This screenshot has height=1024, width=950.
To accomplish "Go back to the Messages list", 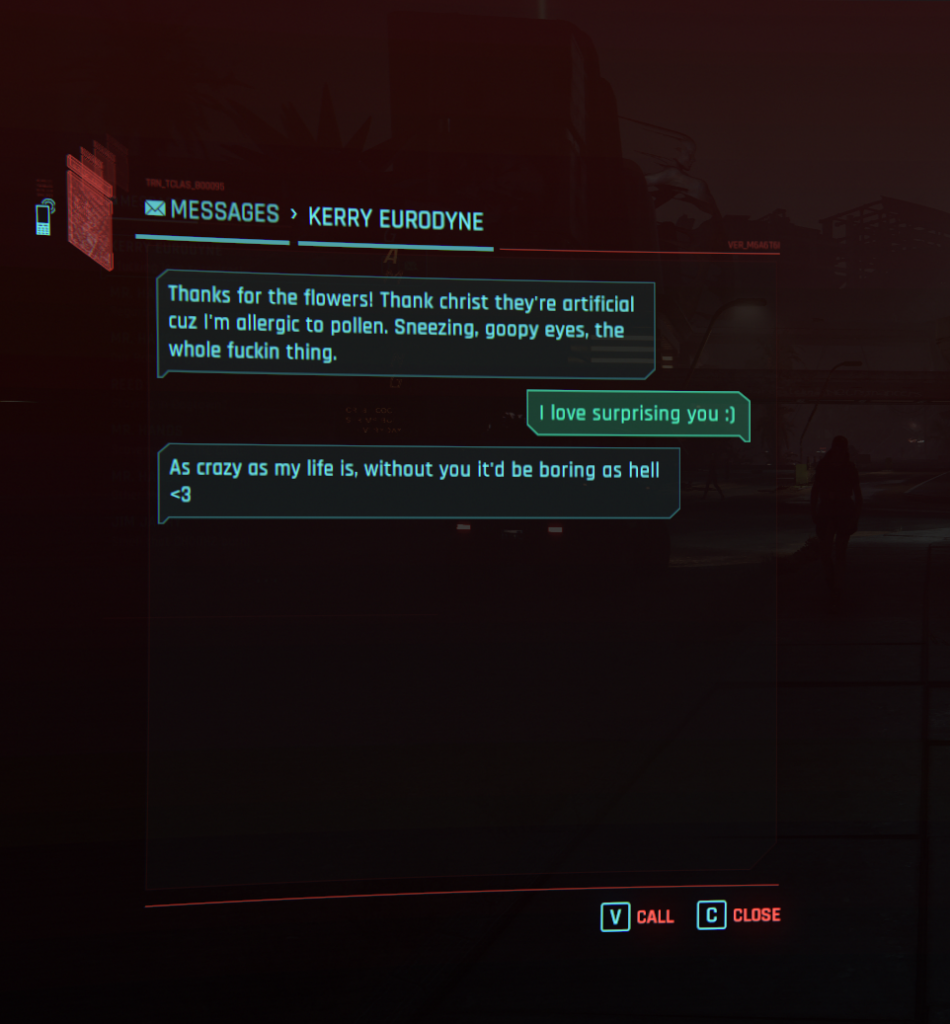I will pyautogui.click(x=212, y=212).
